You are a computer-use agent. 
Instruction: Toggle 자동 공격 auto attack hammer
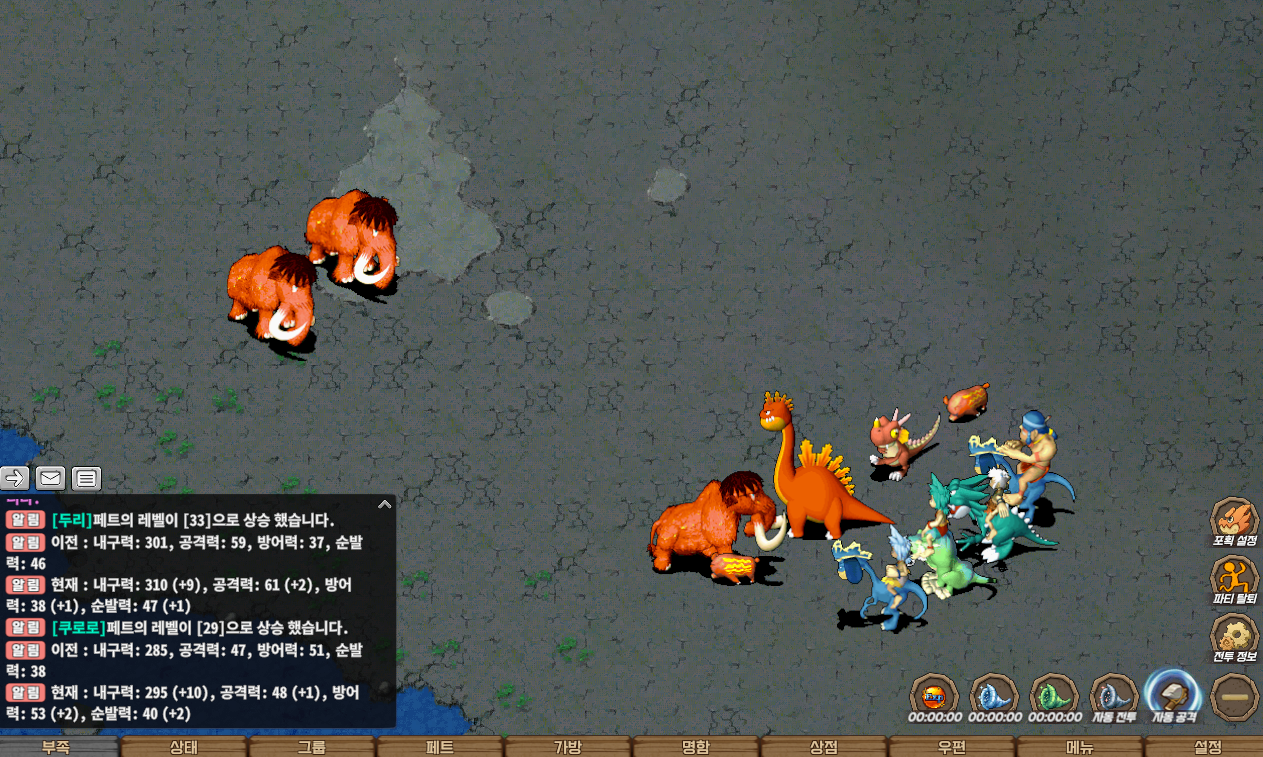1174,693
